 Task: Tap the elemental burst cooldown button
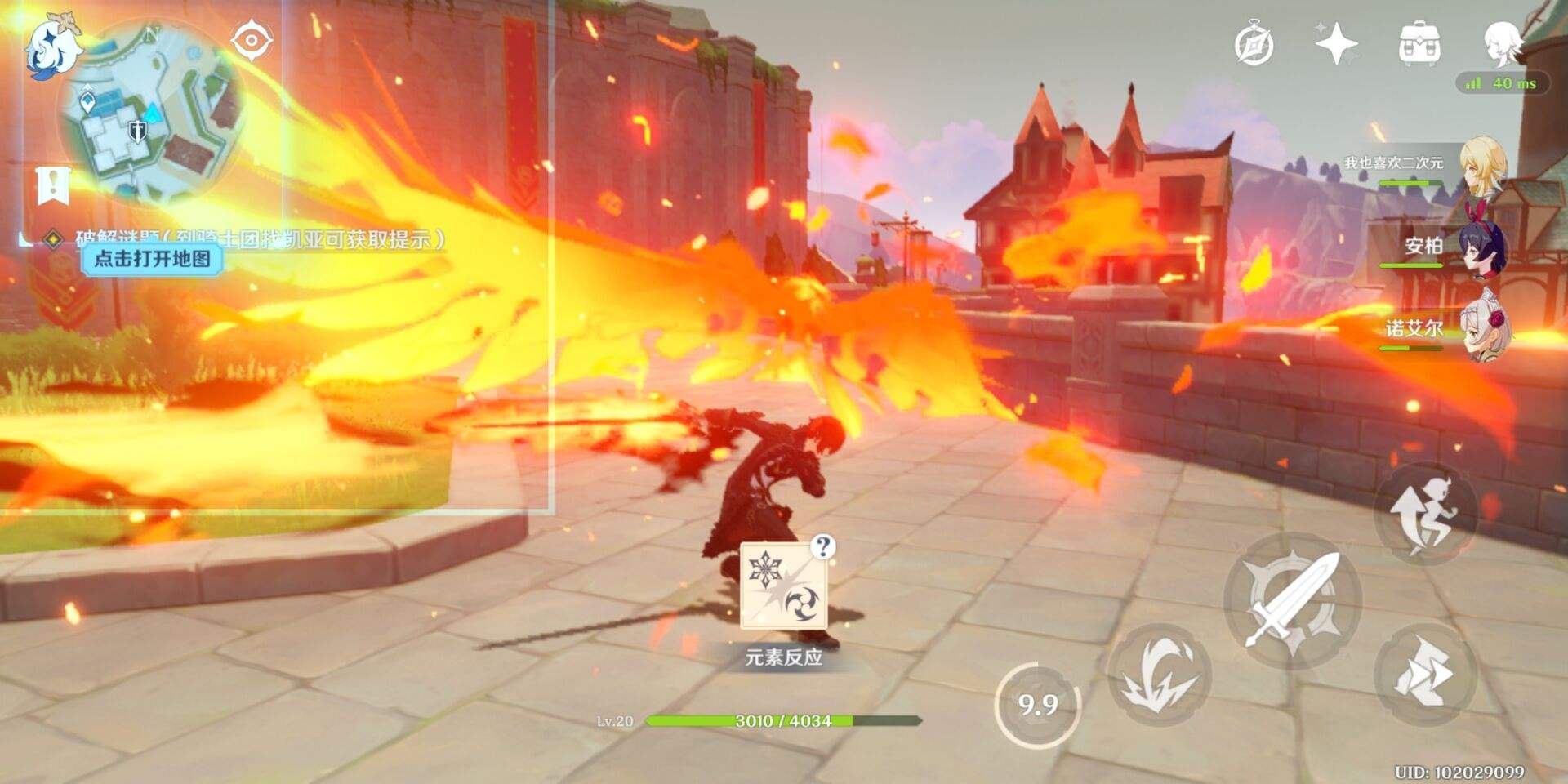click(x=1038, y=705)
